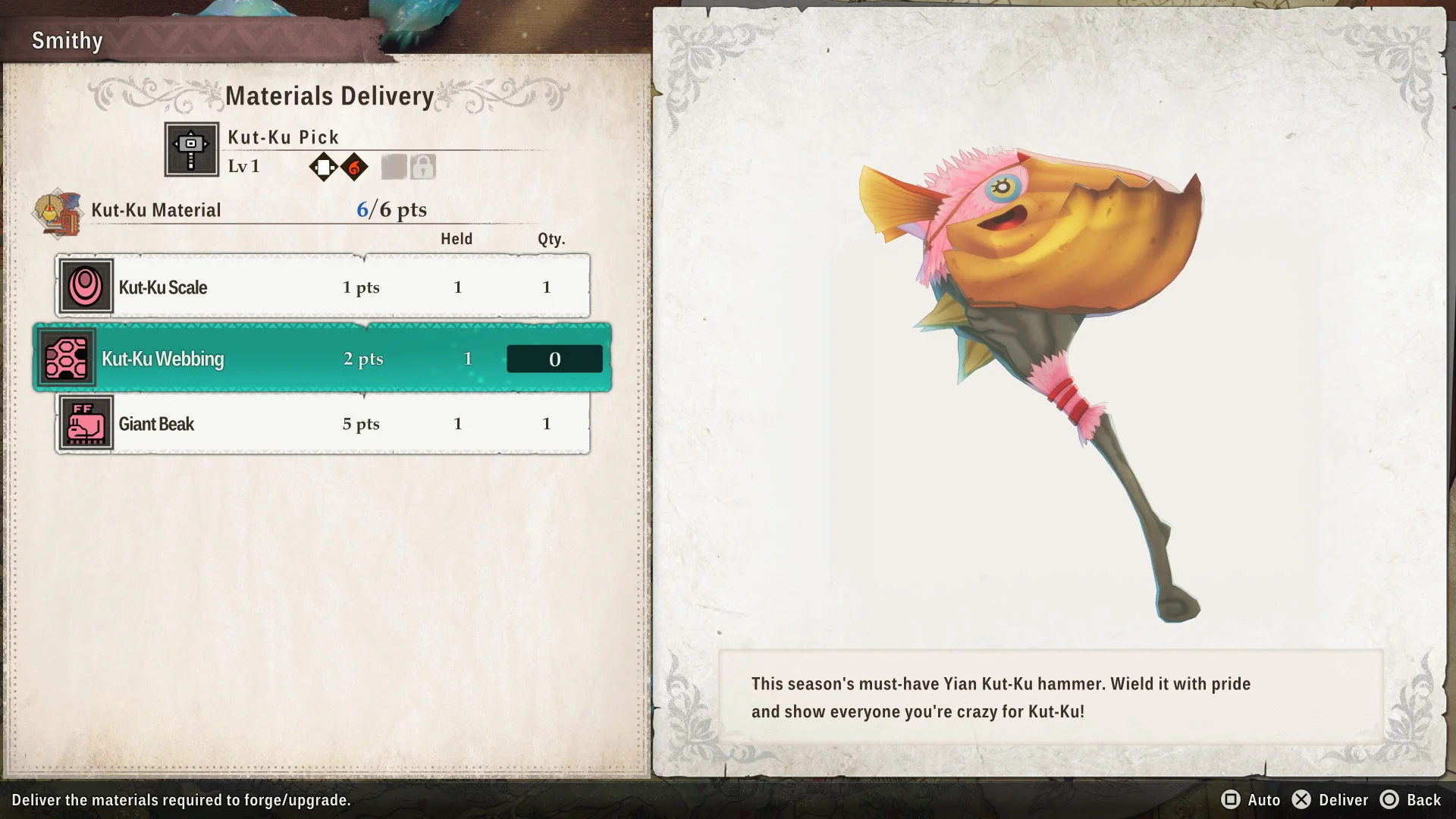Click the locked slot icon
The image size is (1456, 819).
423,167
